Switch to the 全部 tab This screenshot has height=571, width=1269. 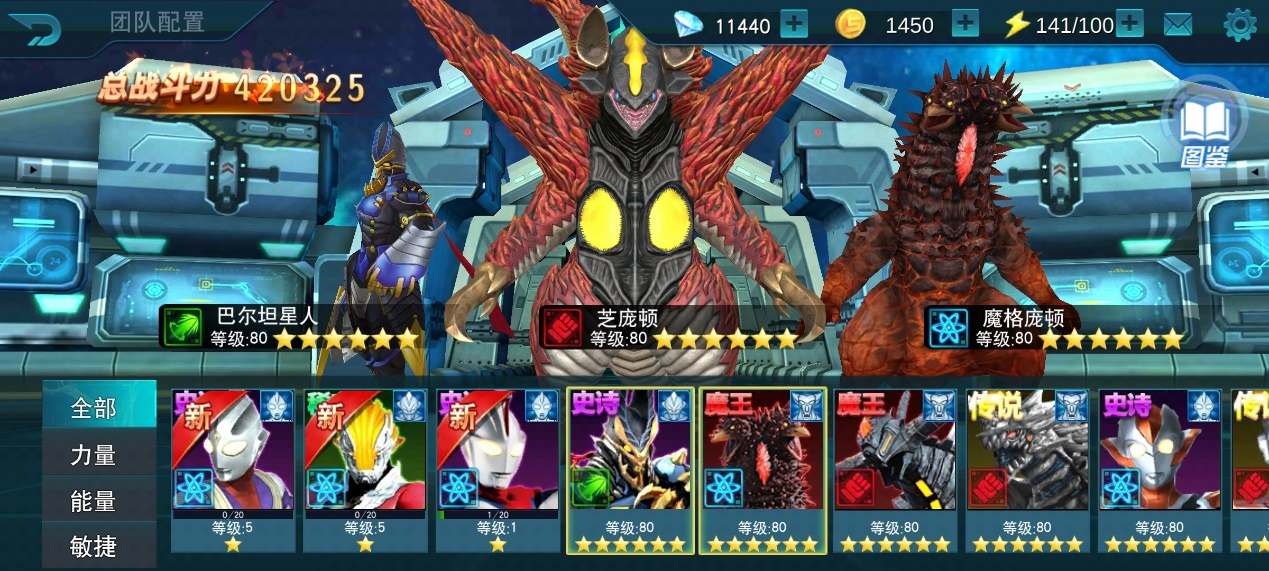(98, 408)
